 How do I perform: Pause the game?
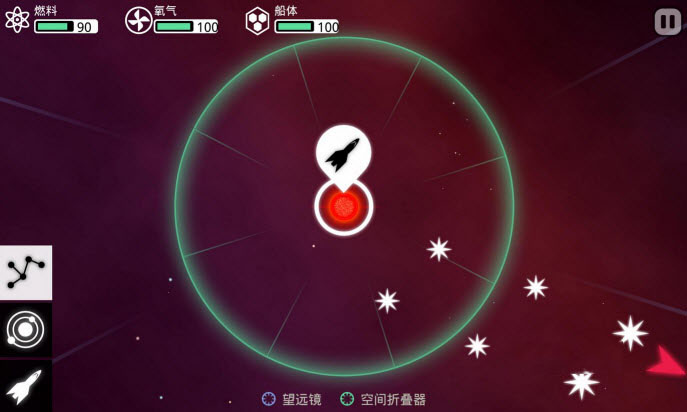[x=667, y=22]
